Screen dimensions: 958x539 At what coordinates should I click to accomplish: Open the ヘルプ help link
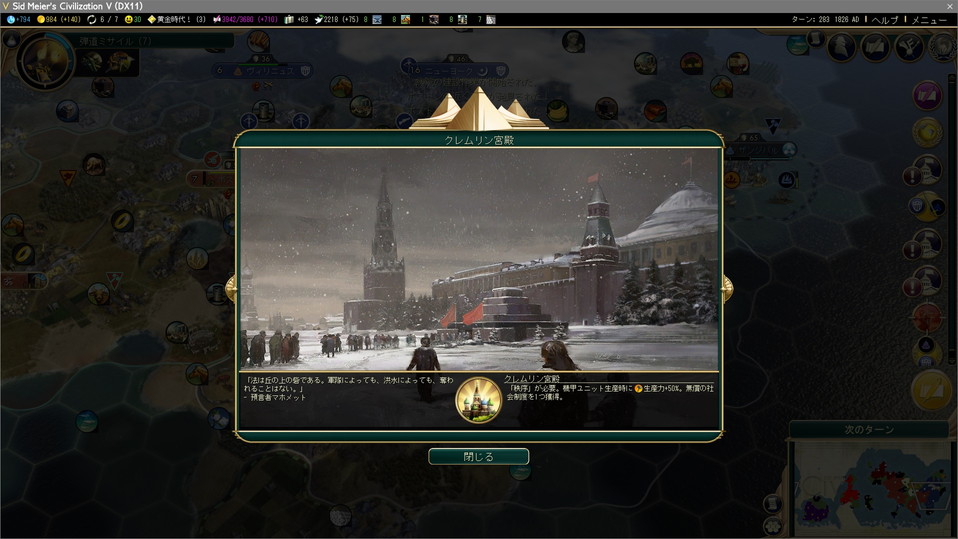coord(885,20)
